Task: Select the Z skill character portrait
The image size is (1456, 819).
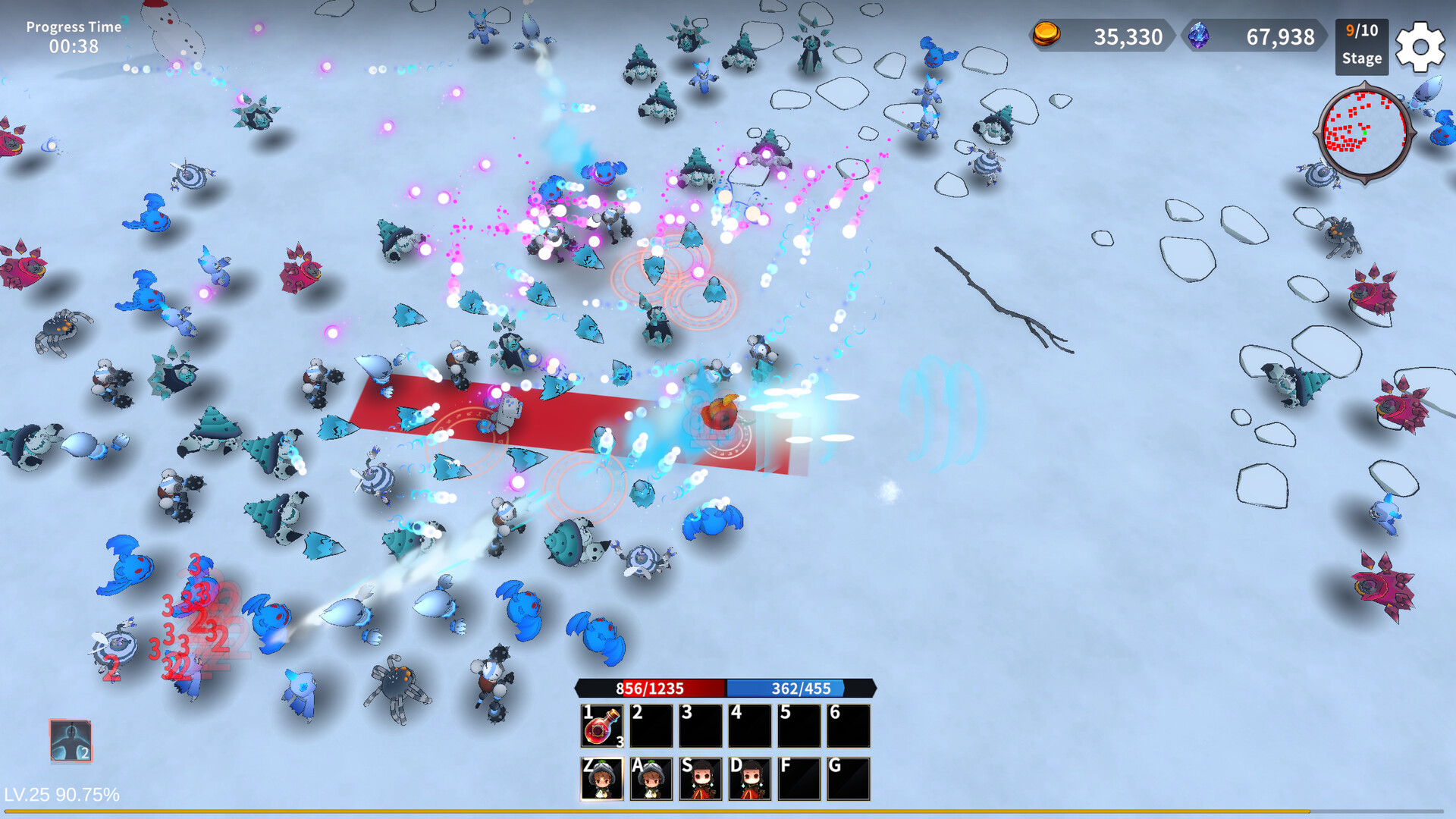Action: [x=604, y=780]
